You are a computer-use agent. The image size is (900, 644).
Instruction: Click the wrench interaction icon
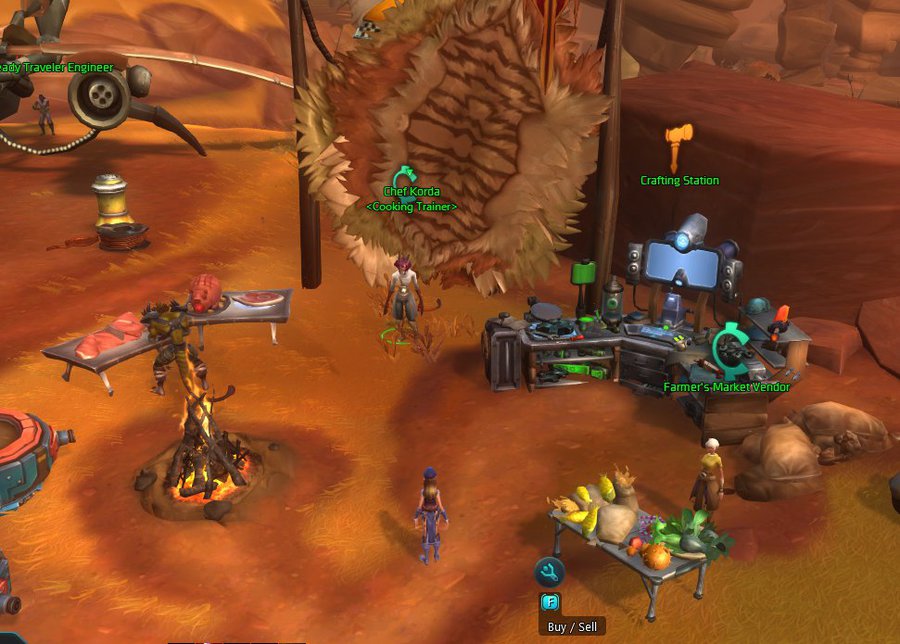coord(549,573)
